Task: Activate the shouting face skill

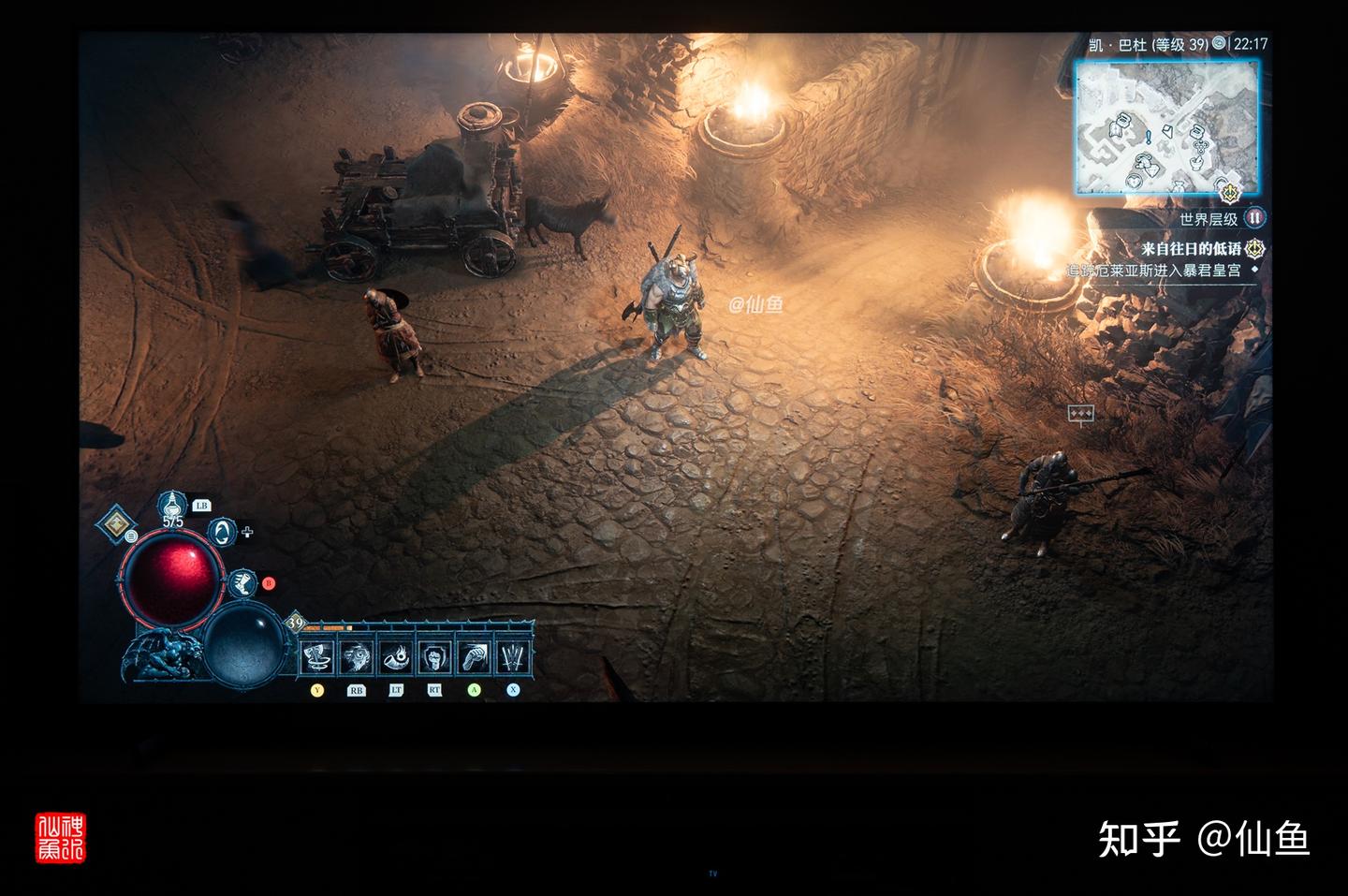Action: pyautogui.click(x=357, y=657)
